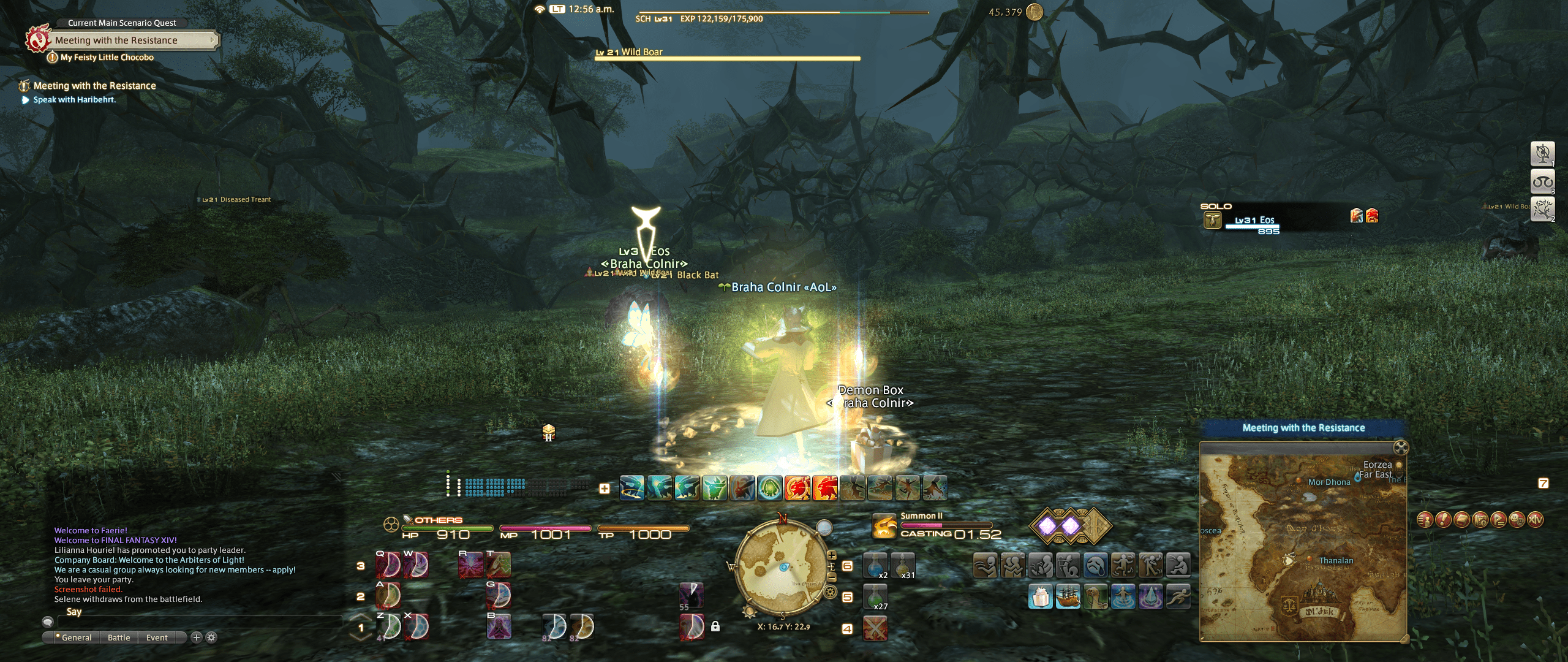Click the arrow beside Meeting with the Resistance banner
1568x662 pixels.
(x=213, y=40)
